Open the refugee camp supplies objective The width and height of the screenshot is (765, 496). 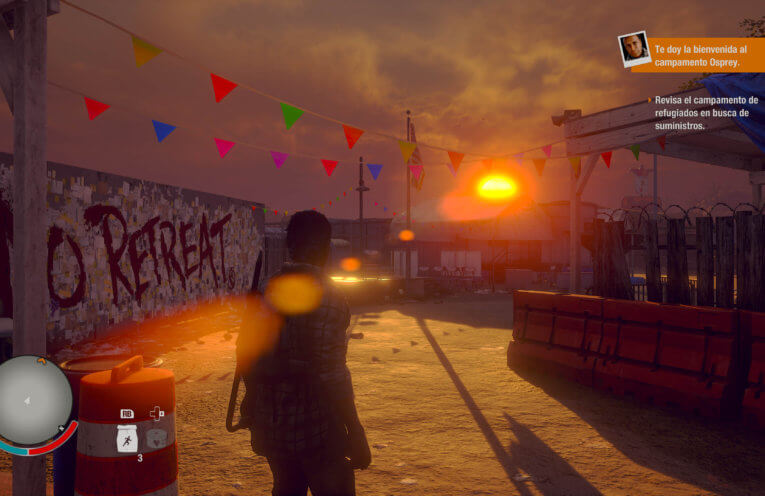704,113
